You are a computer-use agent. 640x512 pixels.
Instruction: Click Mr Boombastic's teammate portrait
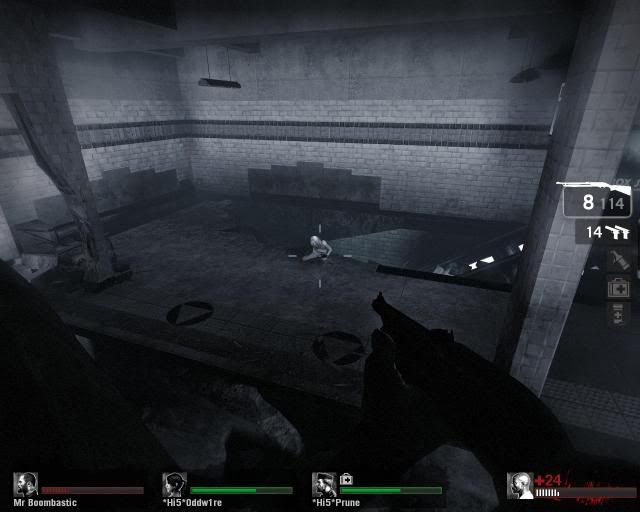pos(25,485)
